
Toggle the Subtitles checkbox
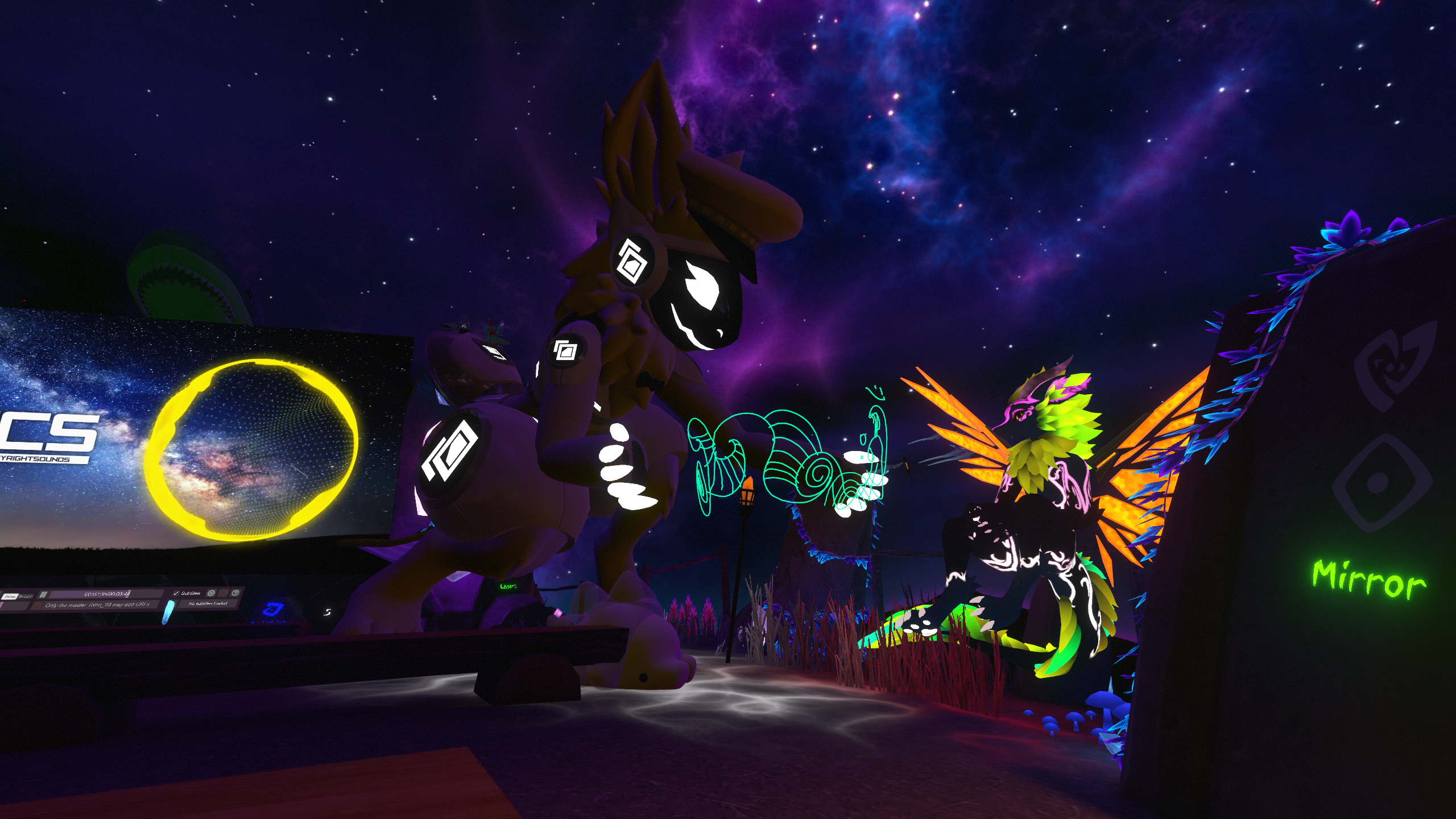click(x=176, y=593)
